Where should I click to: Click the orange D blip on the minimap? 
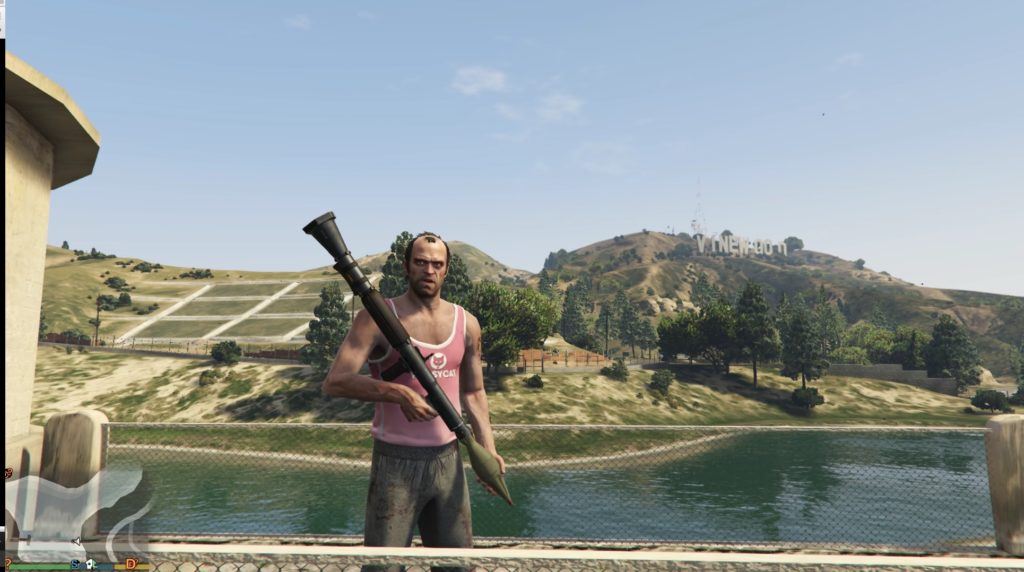click(131, 564)
